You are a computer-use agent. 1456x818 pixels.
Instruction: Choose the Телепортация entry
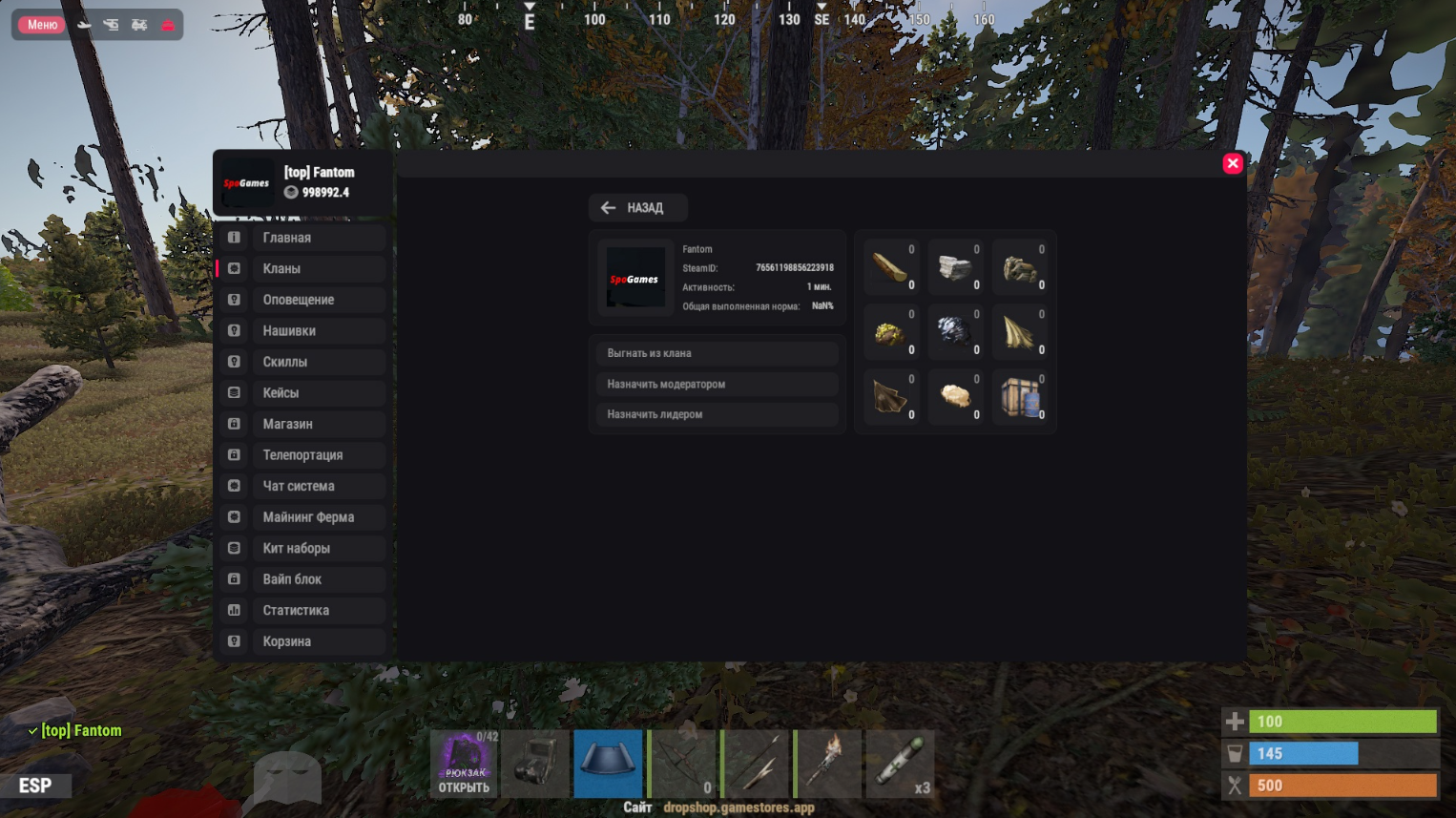click(x=302, y=454)
